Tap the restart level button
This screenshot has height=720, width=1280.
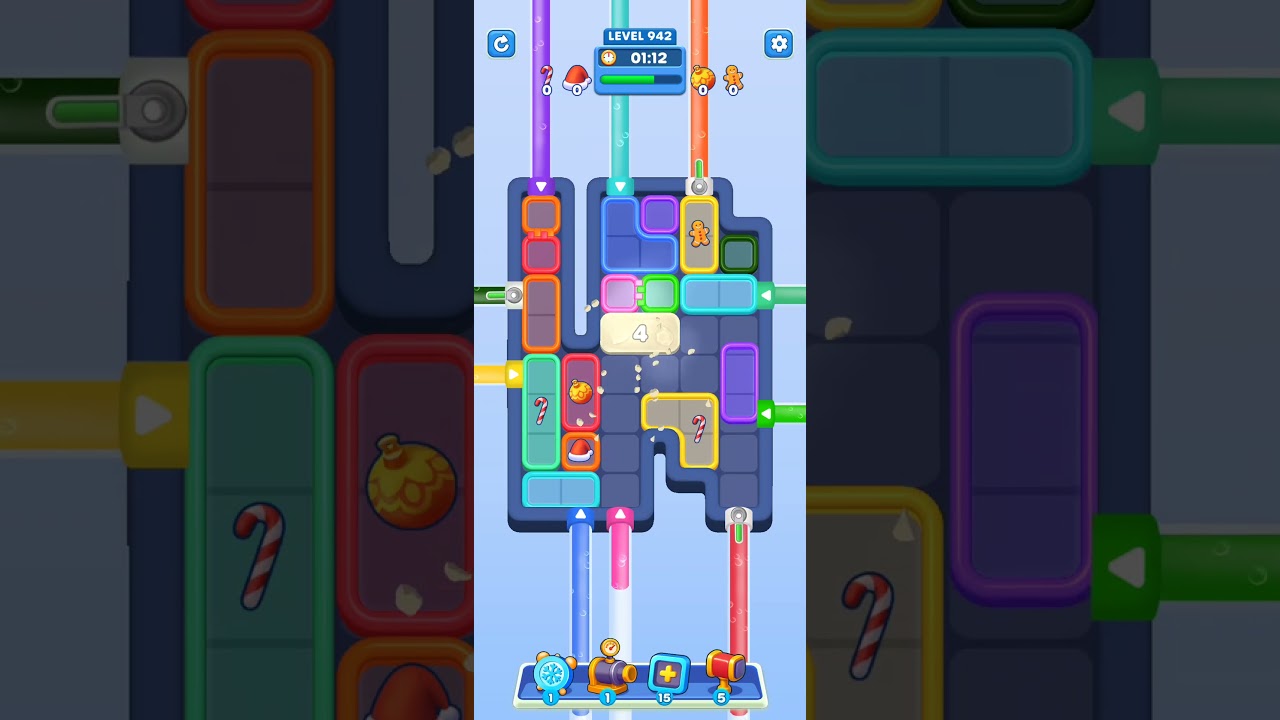[x=501, y=44]
